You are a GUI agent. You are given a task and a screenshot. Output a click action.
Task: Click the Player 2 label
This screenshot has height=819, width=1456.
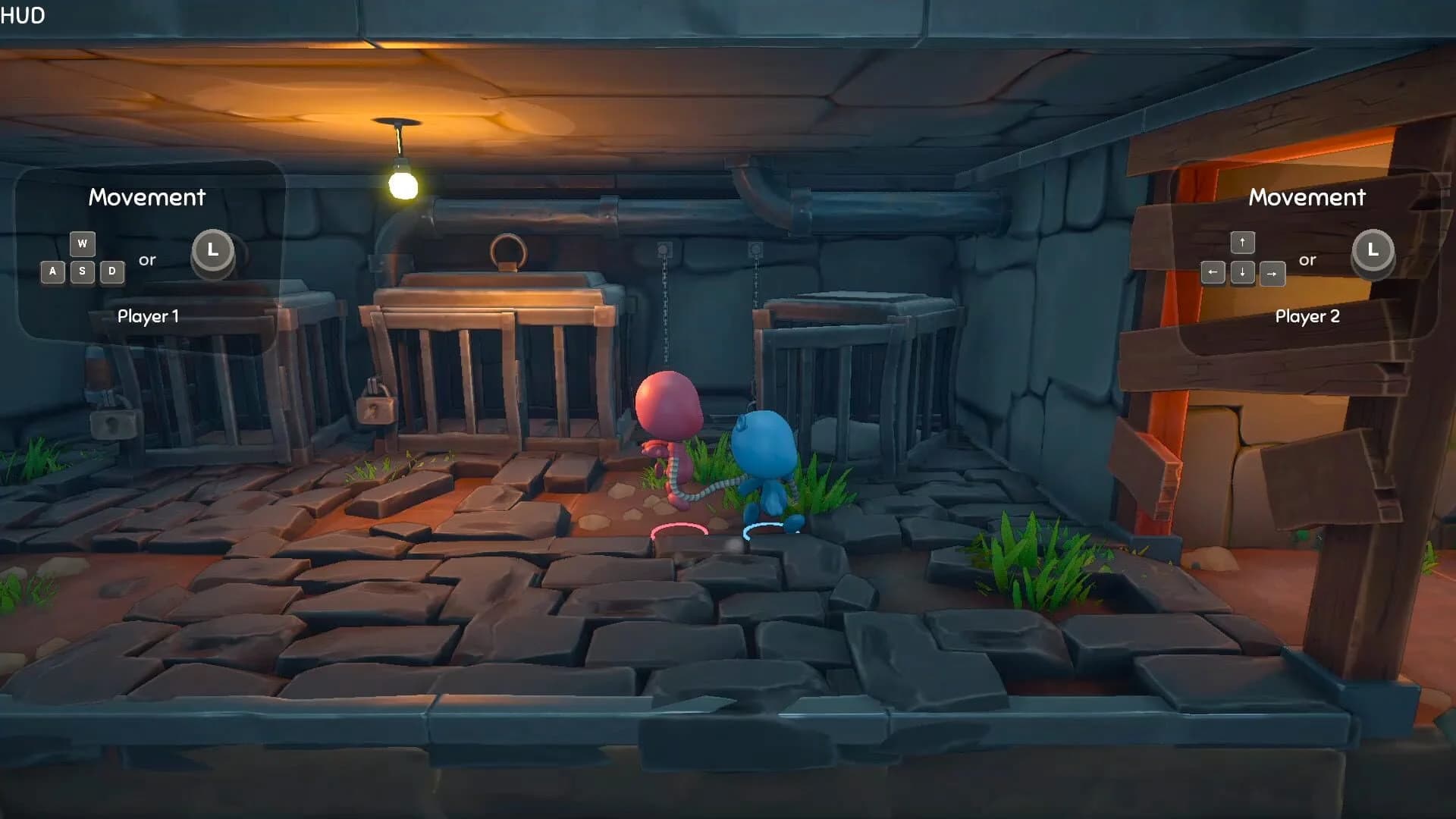pyautogui.click(x=1307, y=317)
